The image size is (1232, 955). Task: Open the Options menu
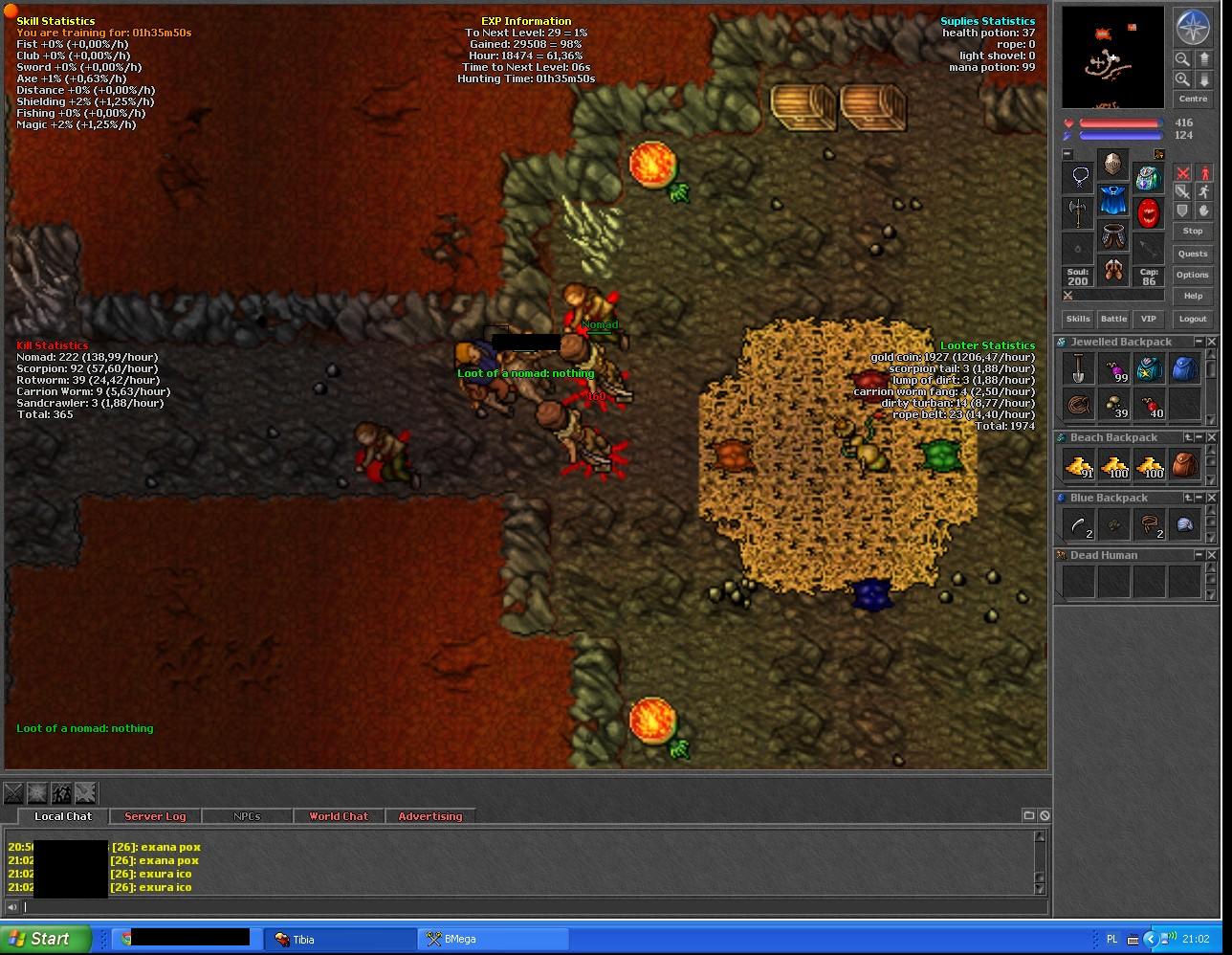pyautogui.click(x=1192, y=275)
